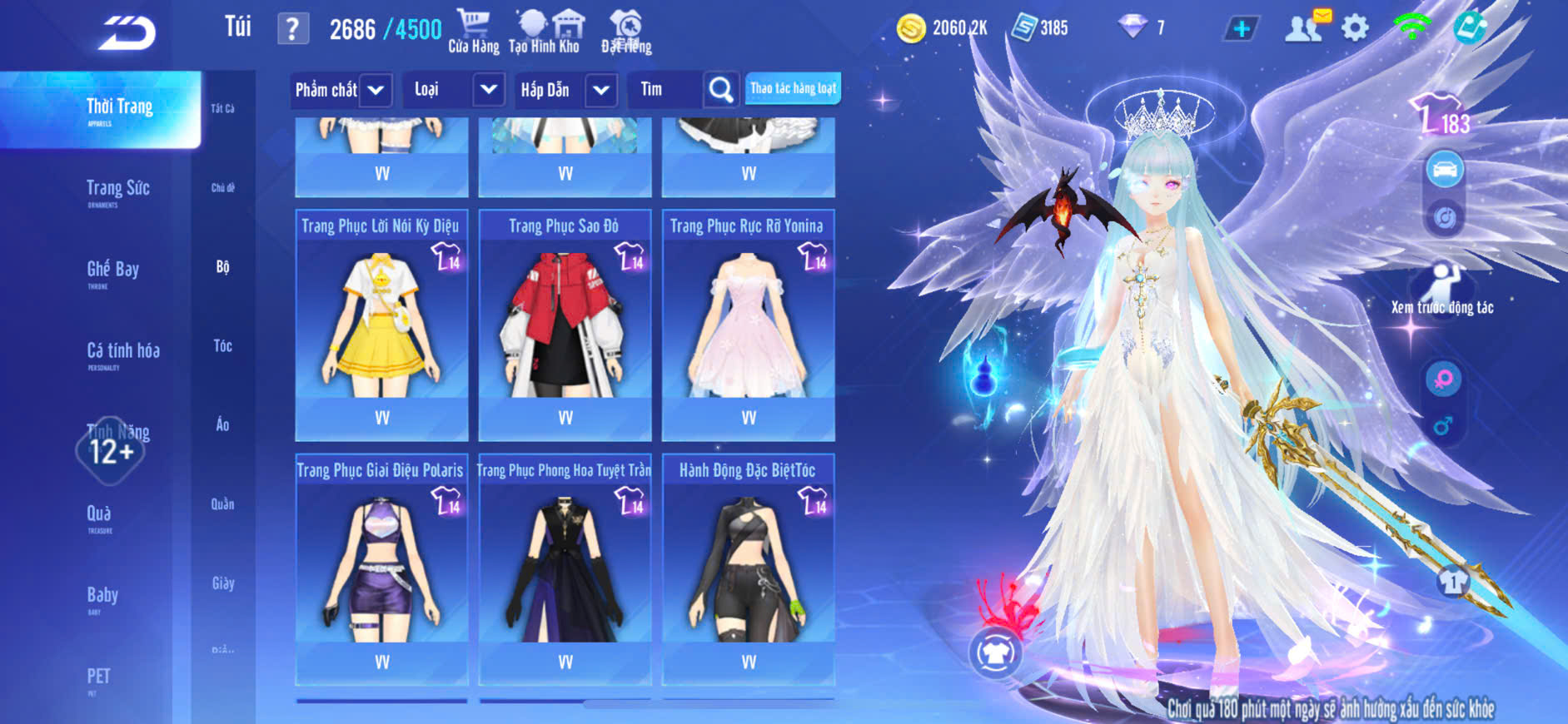The height and width of the screenshot is (724, 1568).
Task: Choose the Trang Phục Sao Đỏ outfit
Action: coord(565,325)
